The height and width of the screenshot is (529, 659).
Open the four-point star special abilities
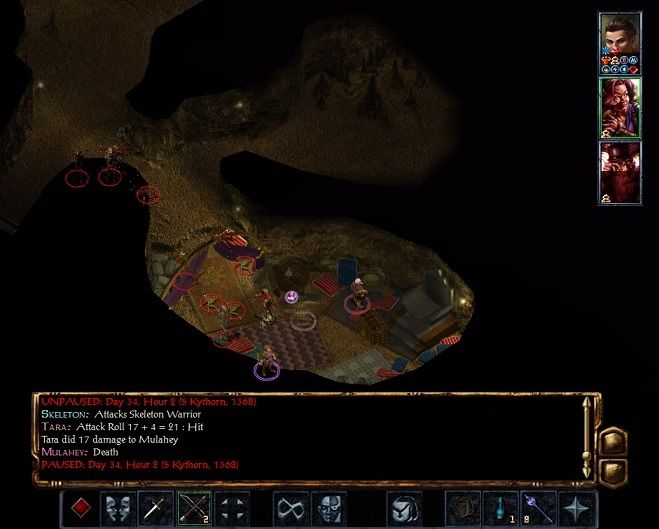pos(575,507)
